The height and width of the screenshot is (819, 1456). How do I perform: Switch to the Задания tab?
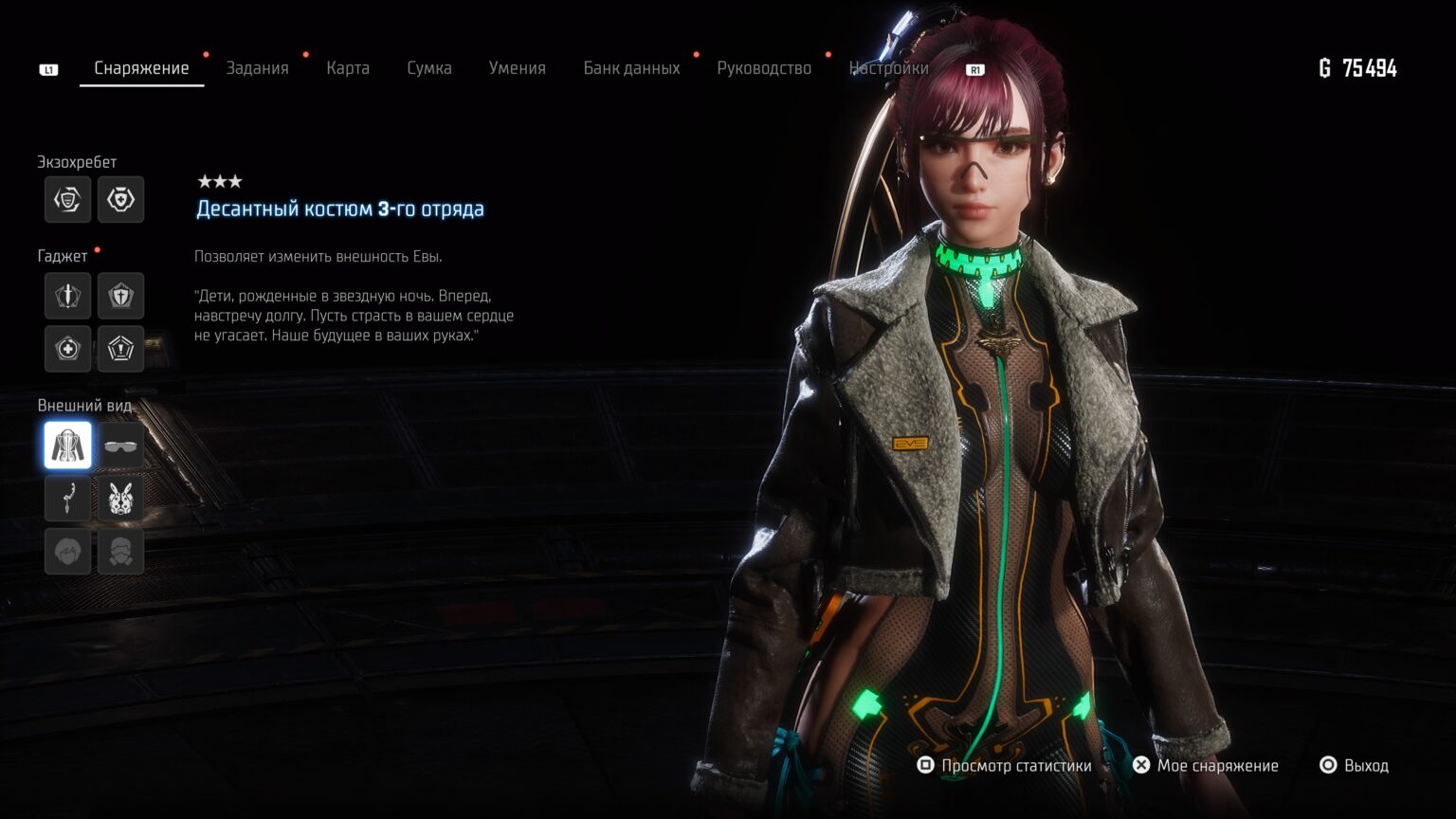[x=257, y=68]
